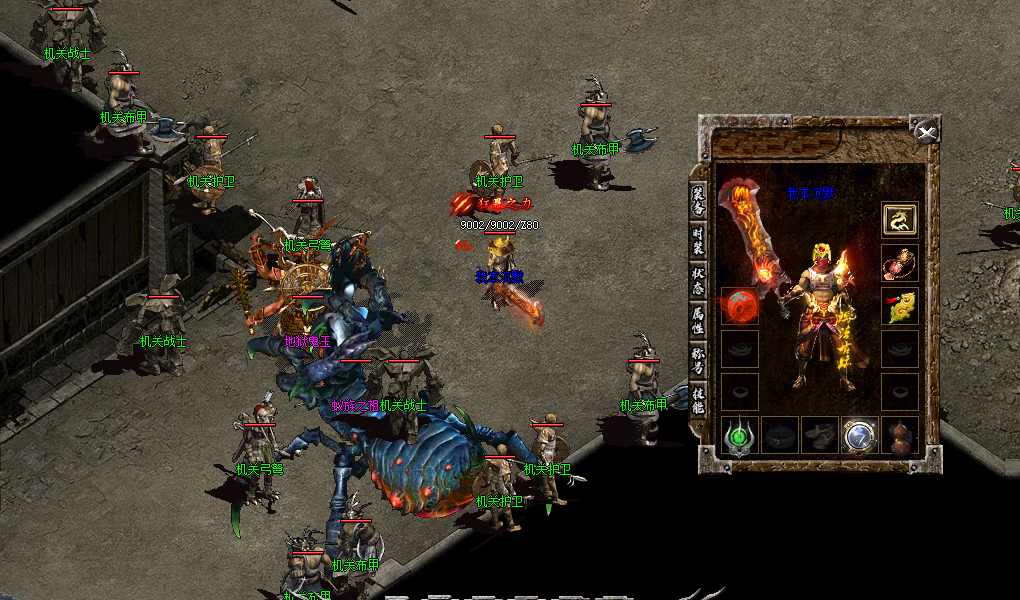This screenshot has width=1020, height=600.
Task: Click the blue crystal orb slot
Action: [860, 436]
